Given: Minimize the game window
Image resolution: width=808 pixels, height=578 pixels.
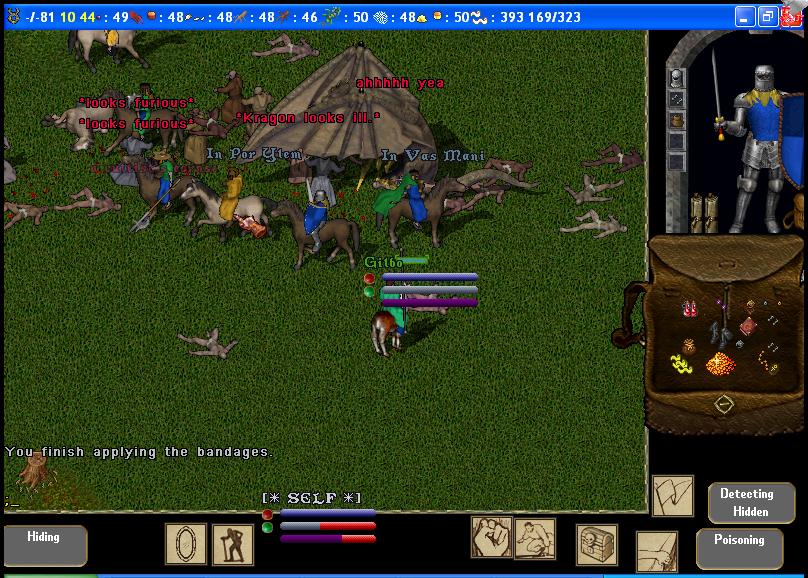Looking at the screenshot, I should pos(745,17).
